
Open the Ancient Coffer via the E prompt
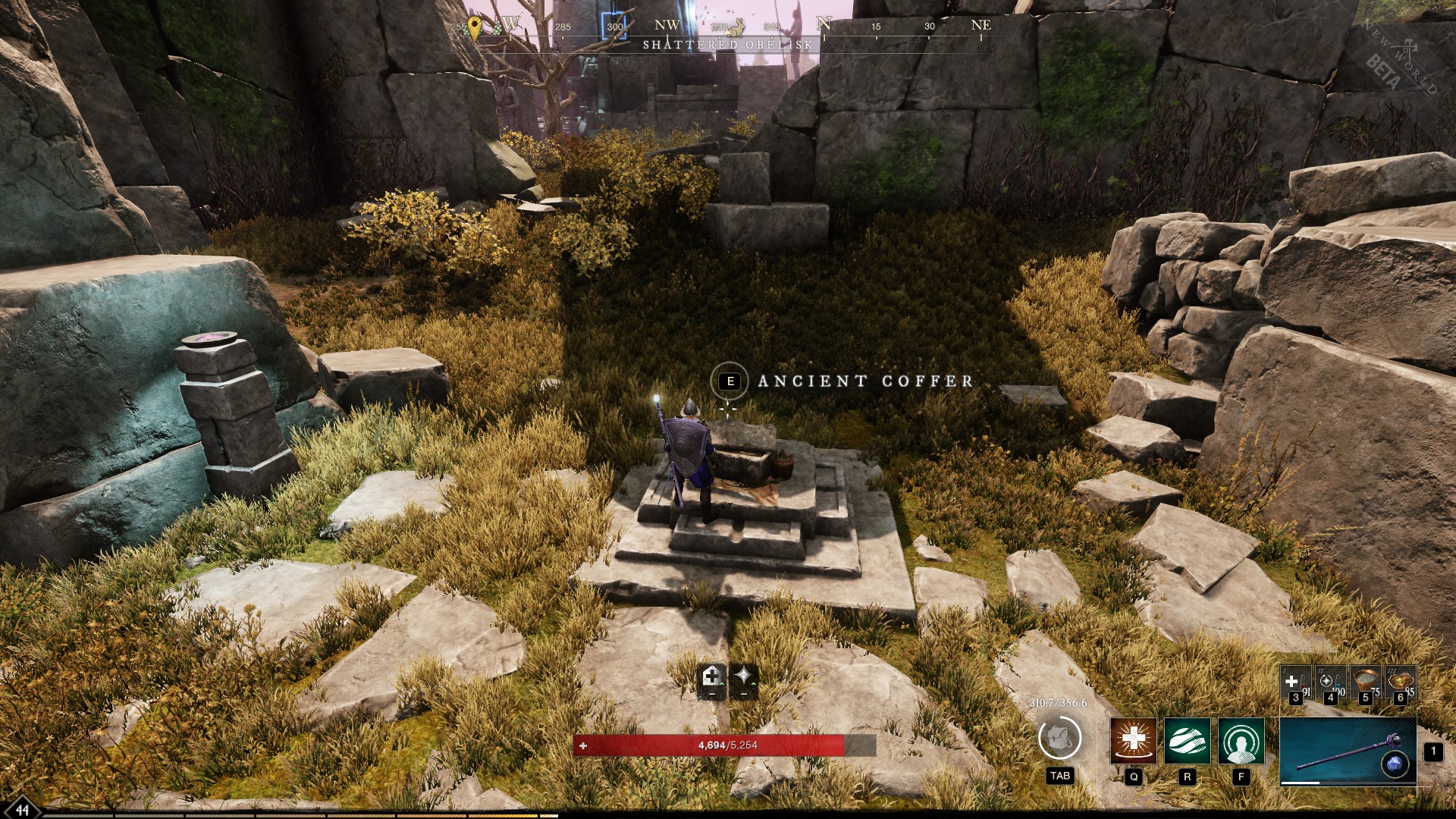730,381
